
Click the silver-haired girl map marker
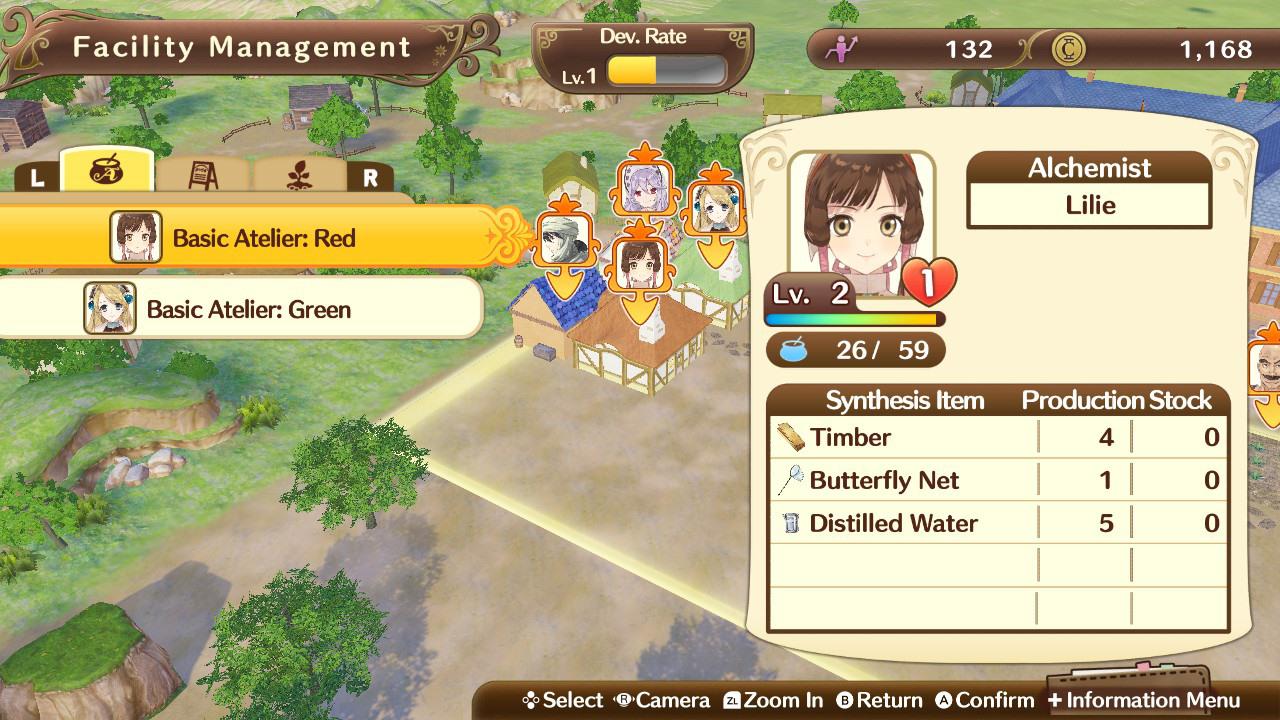pos(638,188)
